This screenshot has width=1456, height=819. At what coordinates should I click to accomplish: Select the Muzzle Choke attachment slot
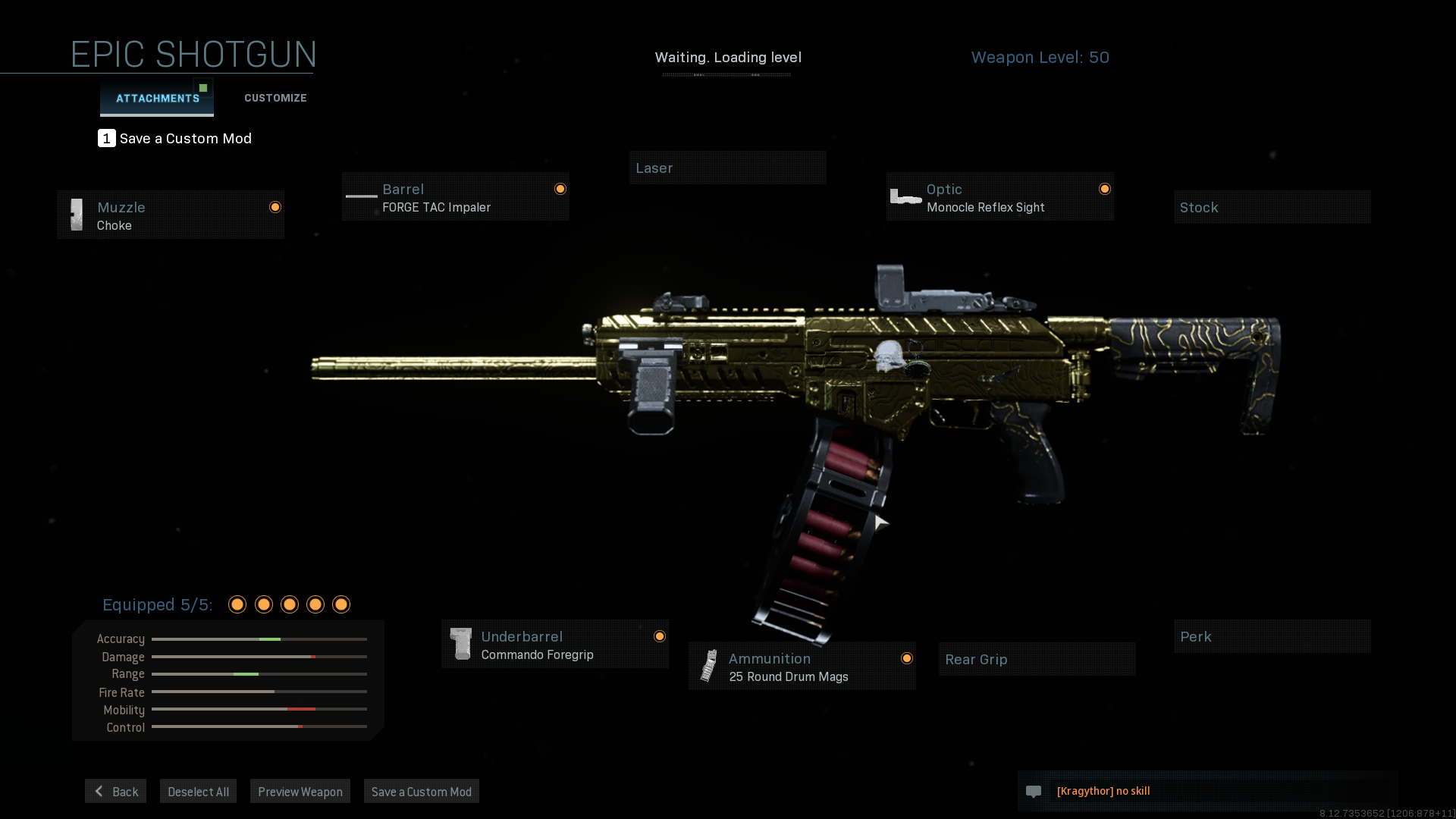(171, 215)
